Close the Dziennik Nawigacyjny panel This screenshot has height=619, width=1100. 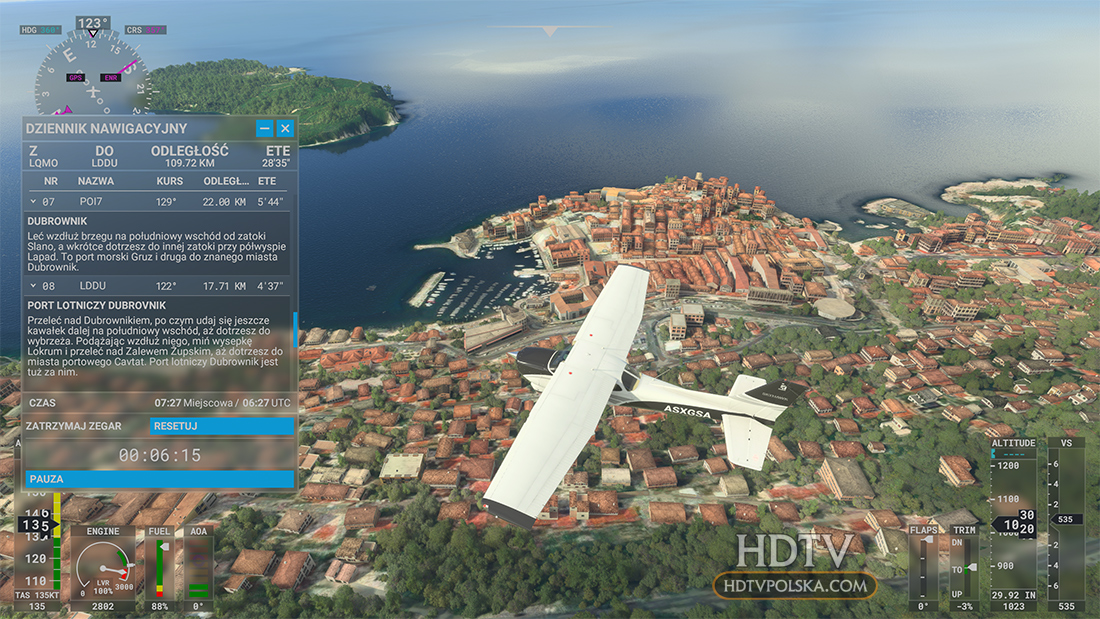[285, 128]
